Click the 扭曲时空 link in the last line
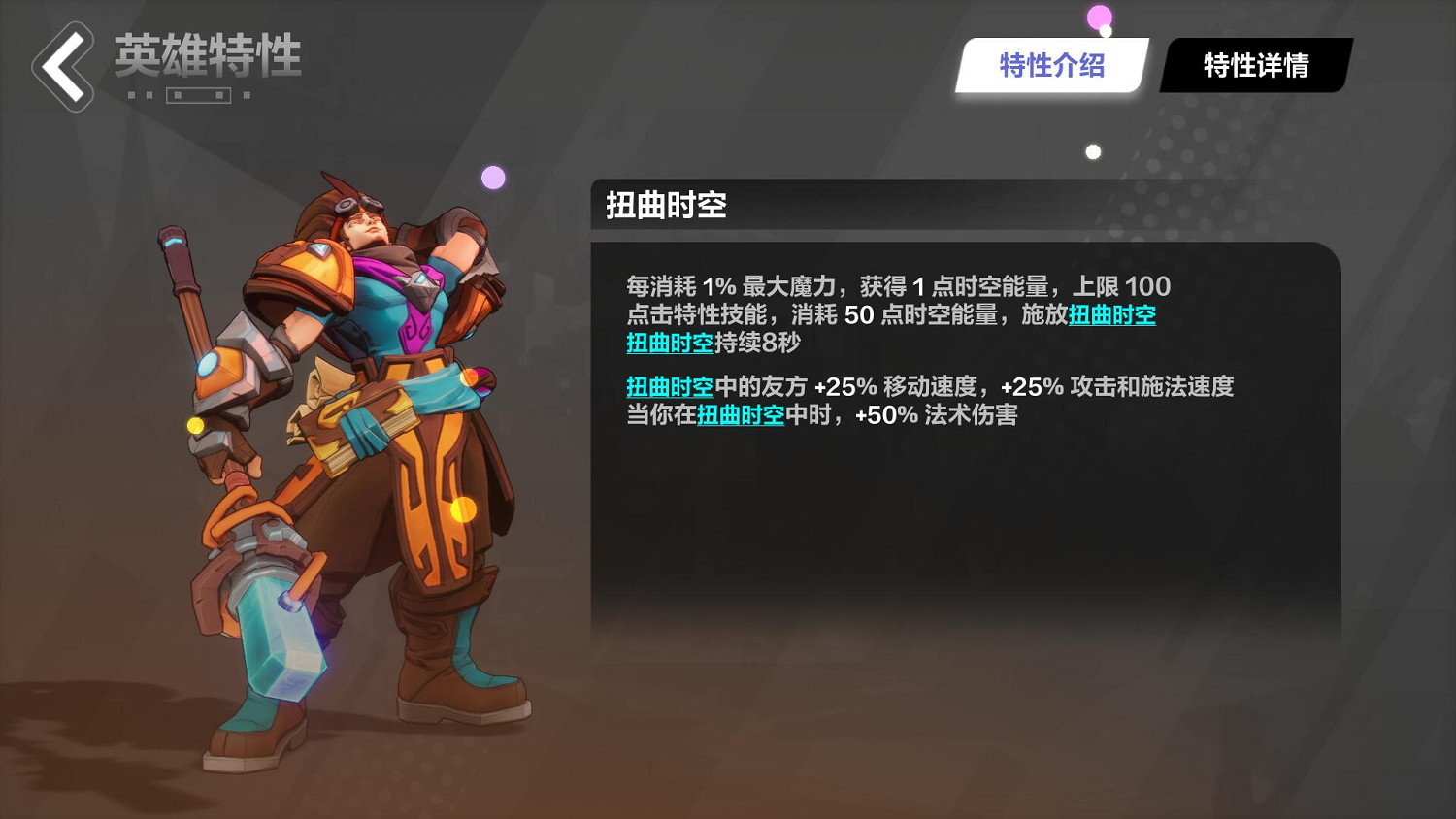The image size is (1456, 819). [740, 414]
